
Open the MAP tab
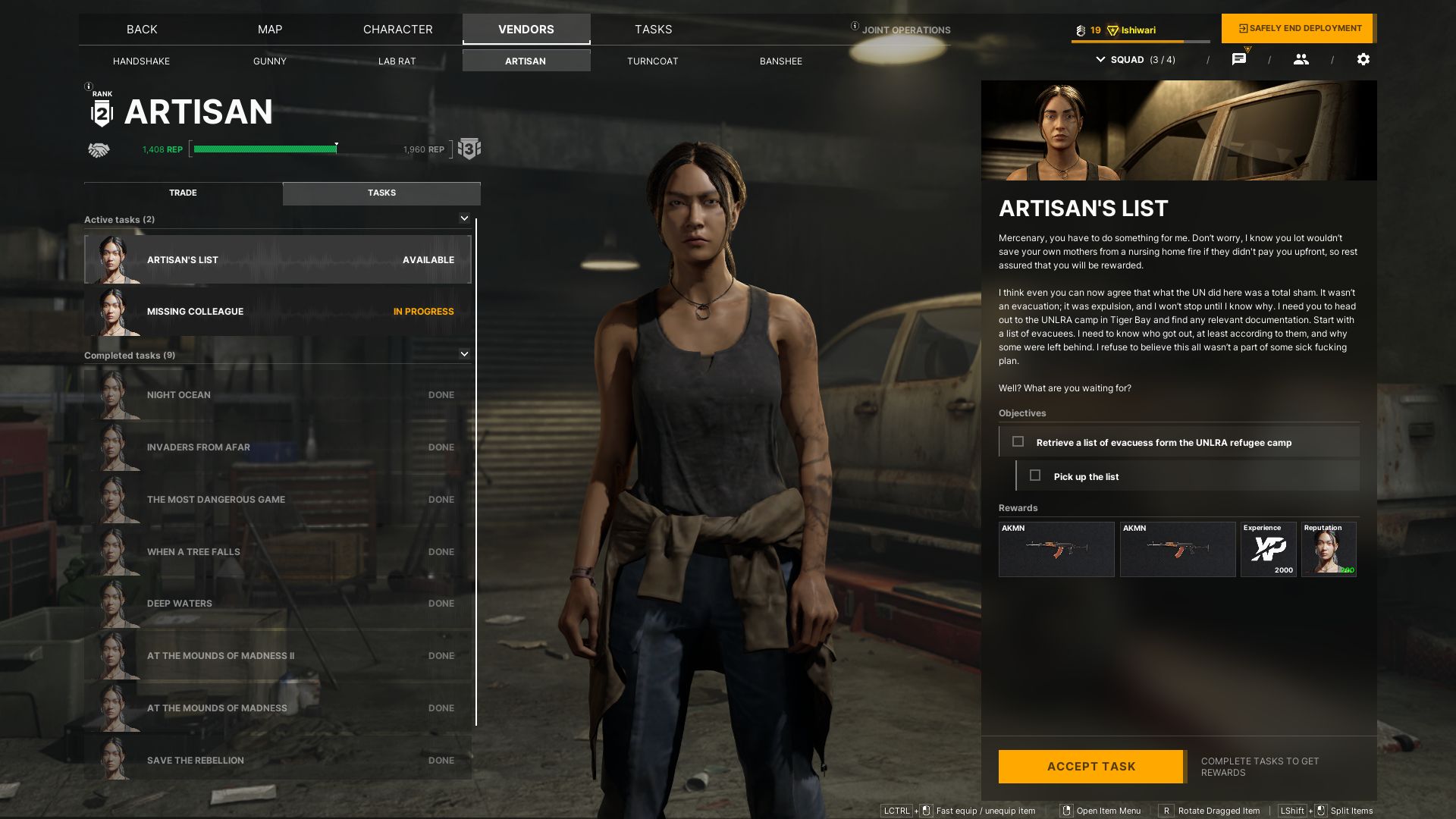[270, 30]
